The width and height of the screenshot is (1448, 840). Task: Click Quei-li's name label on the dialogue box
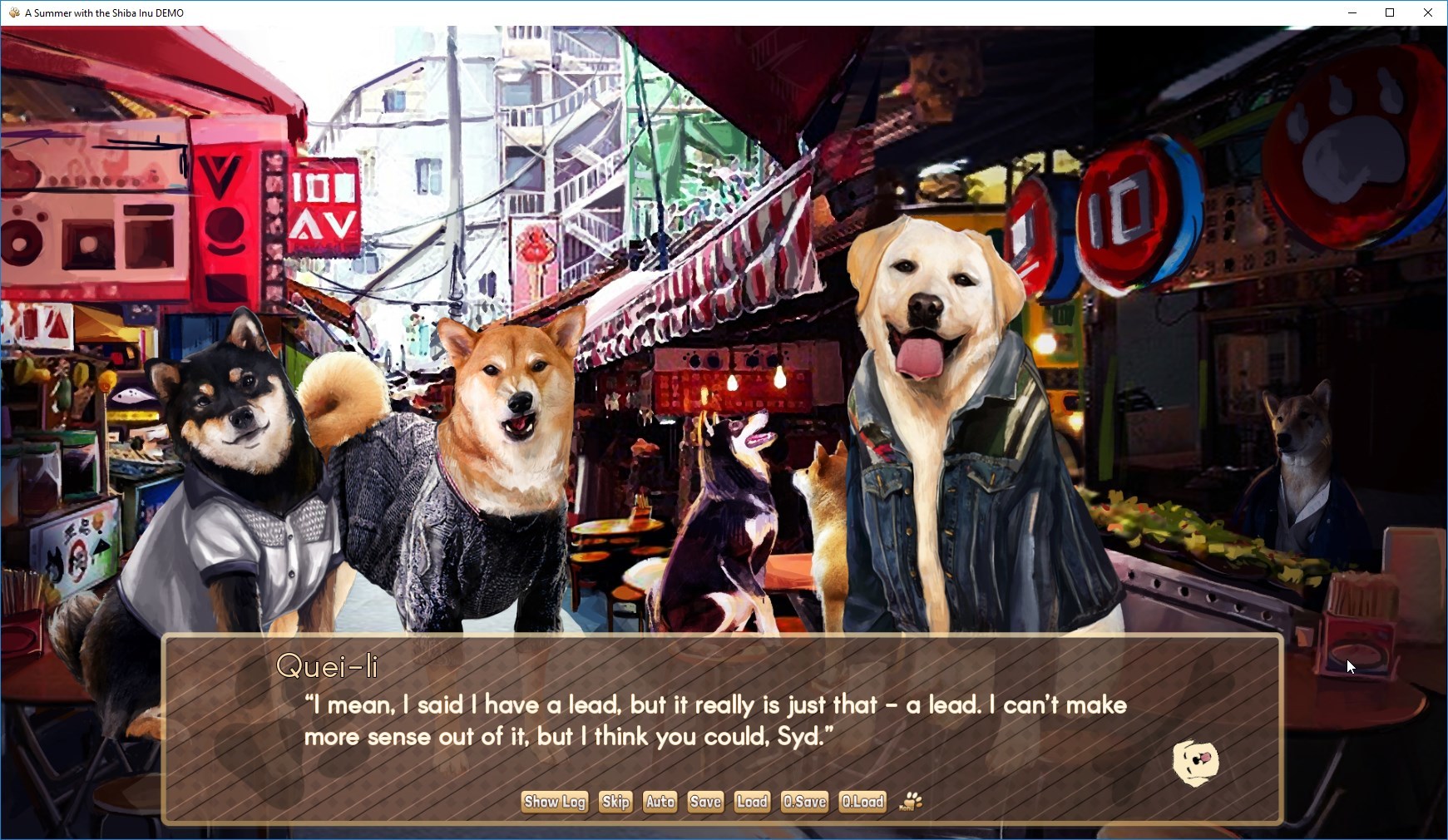329,665
